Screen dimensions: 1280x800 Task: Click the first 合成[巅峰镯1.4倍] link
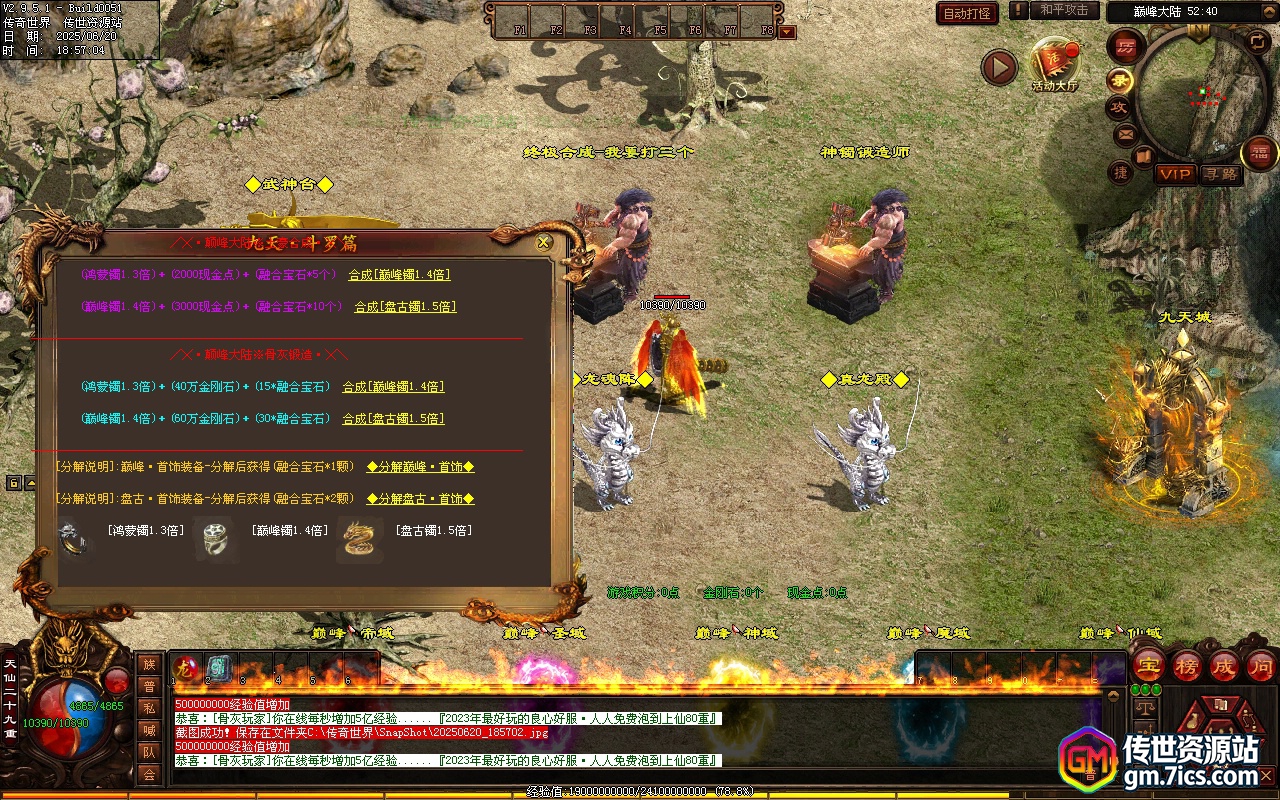tap(399, 275)
